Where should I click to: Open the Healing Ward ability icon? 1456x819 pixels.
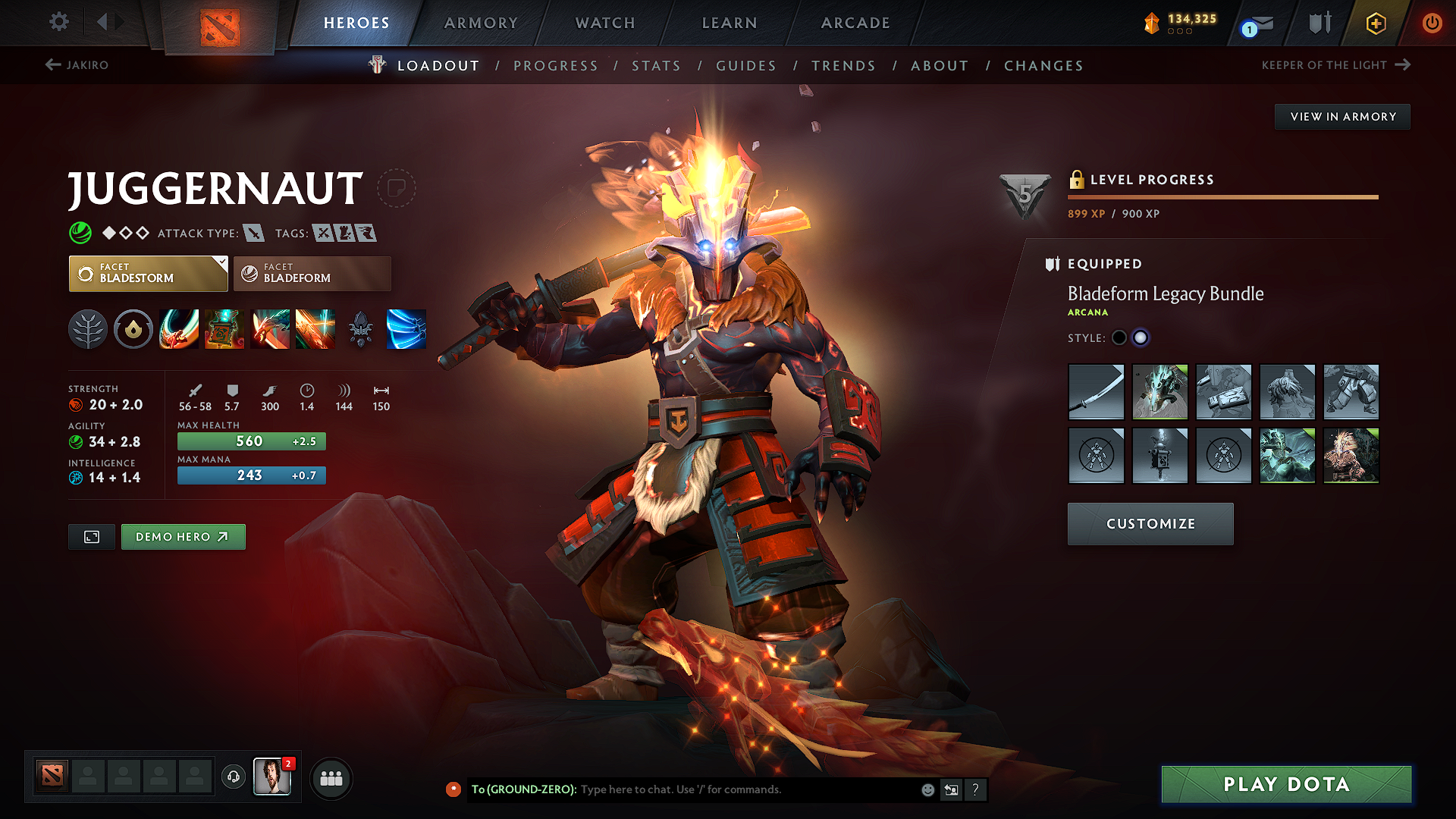(224, 329)
